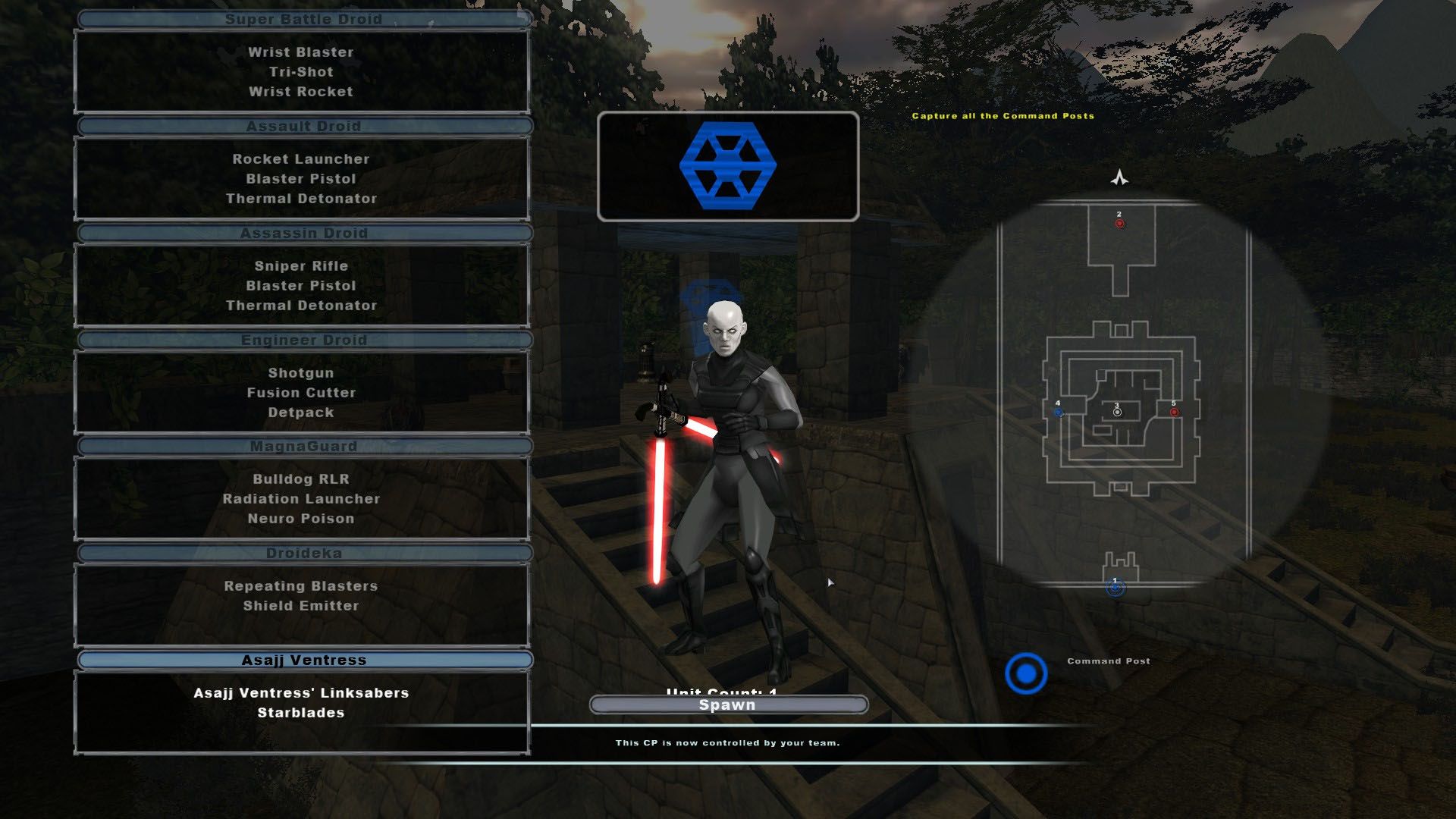Click the Capture all Command Posts objective text

click(x=1003, y=117)
